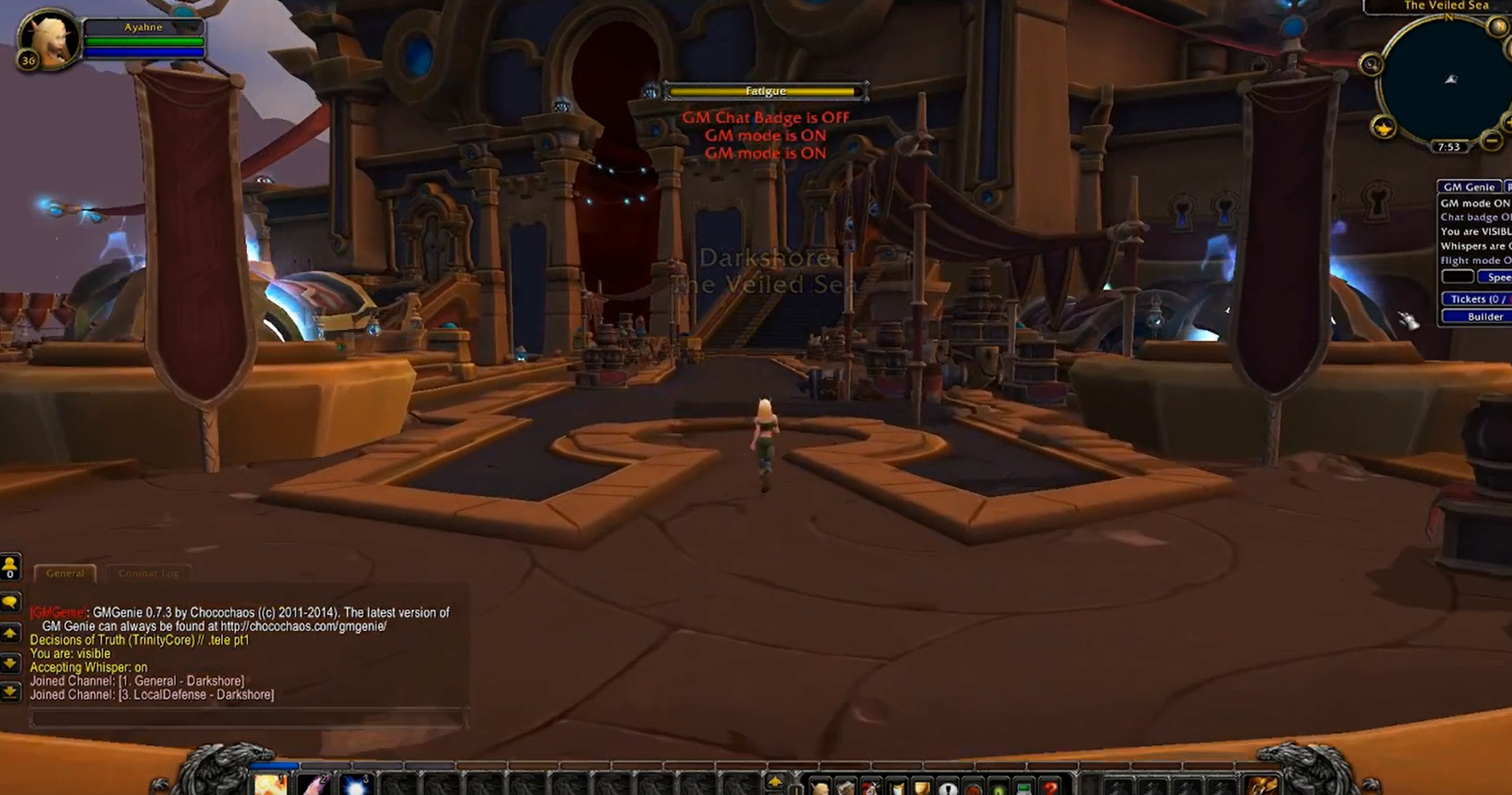Zoom out the minimap with minus button

point(1492,141)
